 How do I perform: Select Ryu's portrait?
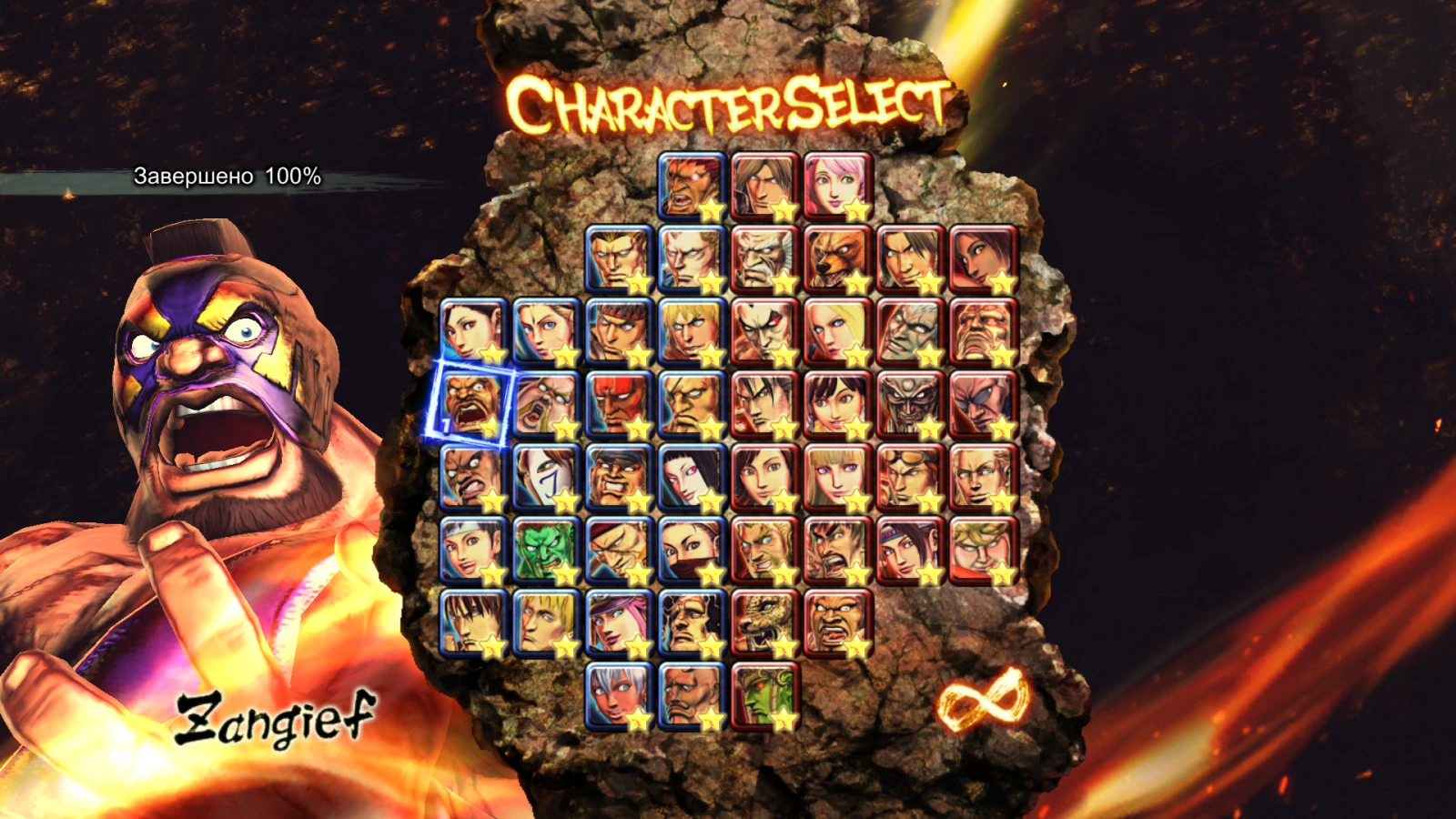pos(620,333)
